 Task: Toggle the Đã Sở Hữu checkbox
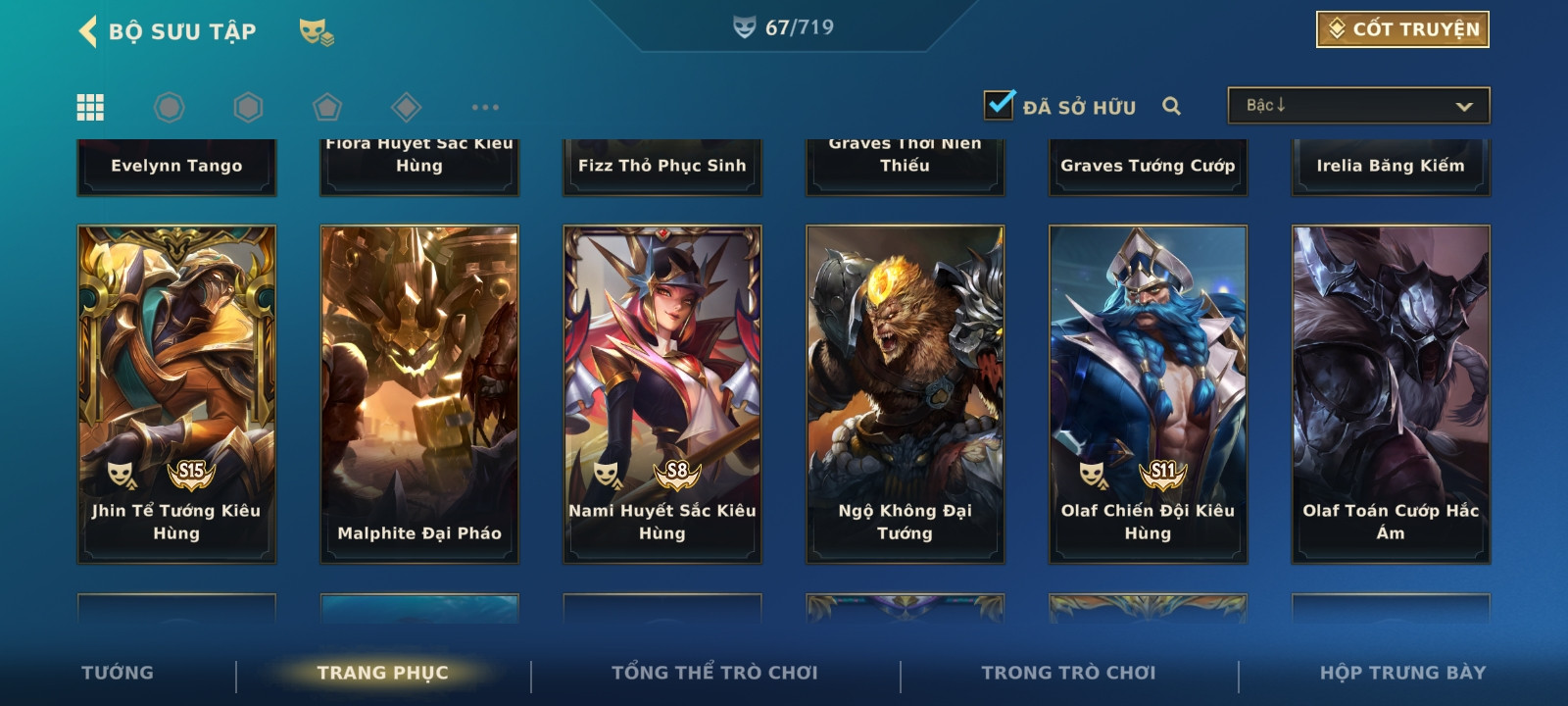tap(999, 104)
